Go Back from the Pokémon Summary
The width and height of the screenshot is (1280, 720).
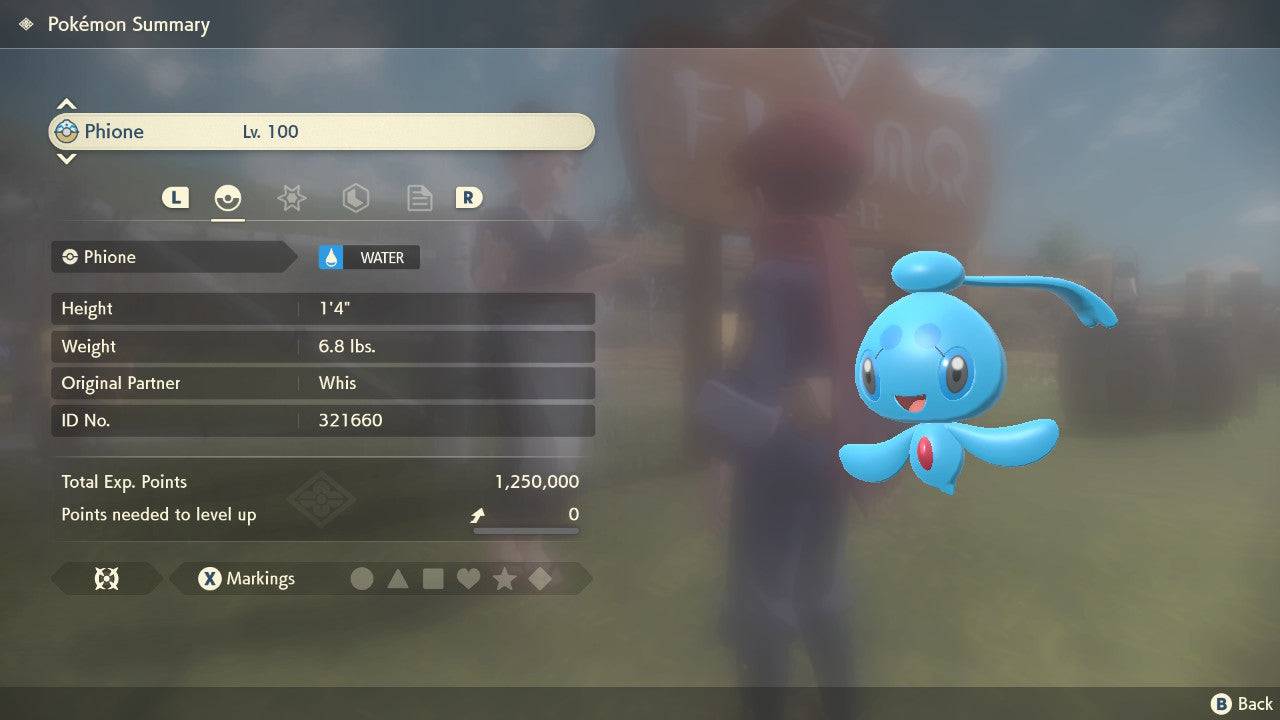point(1242,704)
